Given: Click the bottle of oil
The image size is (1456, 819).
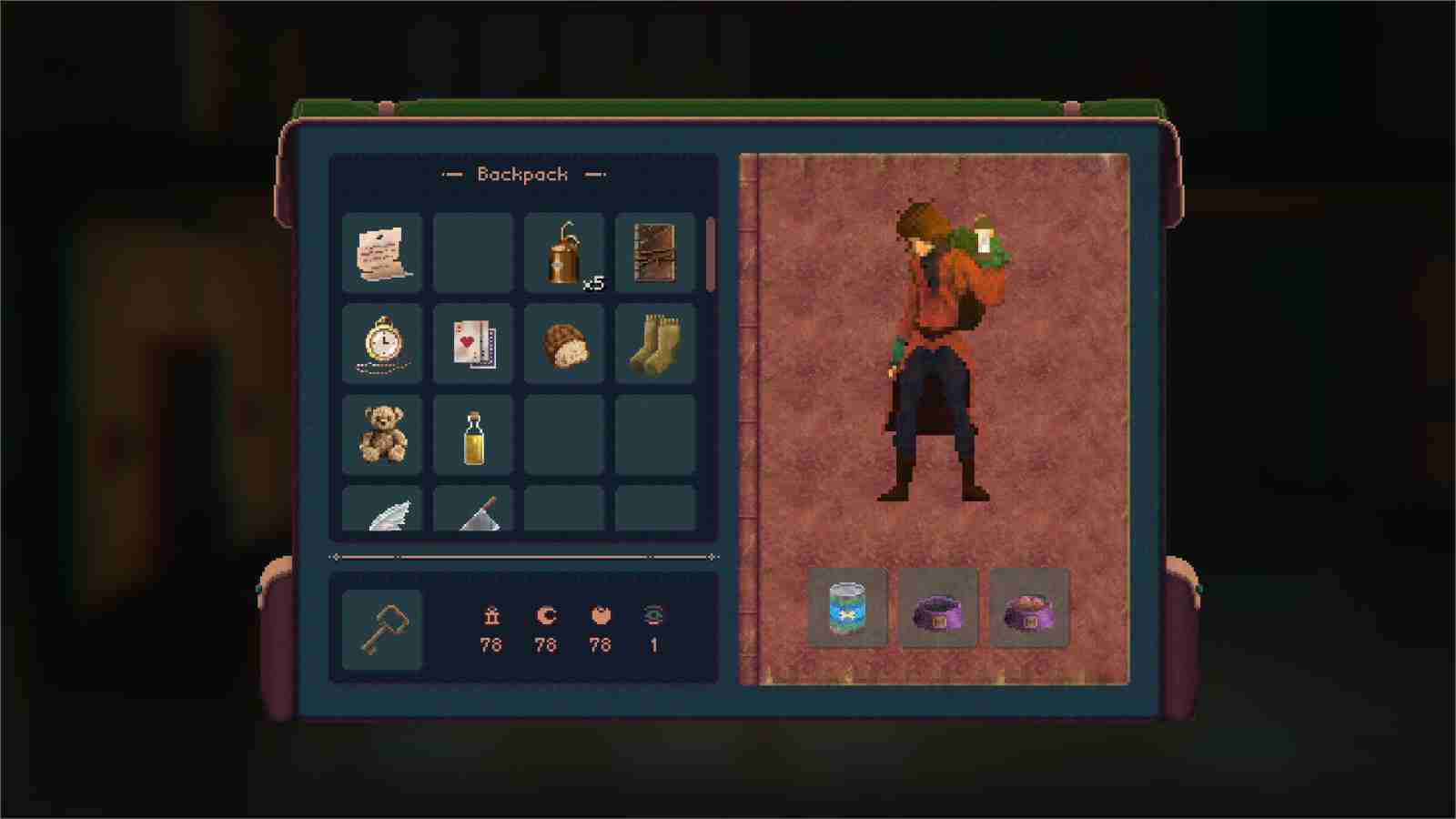Looking at the screenshot, I should [473, 435].
